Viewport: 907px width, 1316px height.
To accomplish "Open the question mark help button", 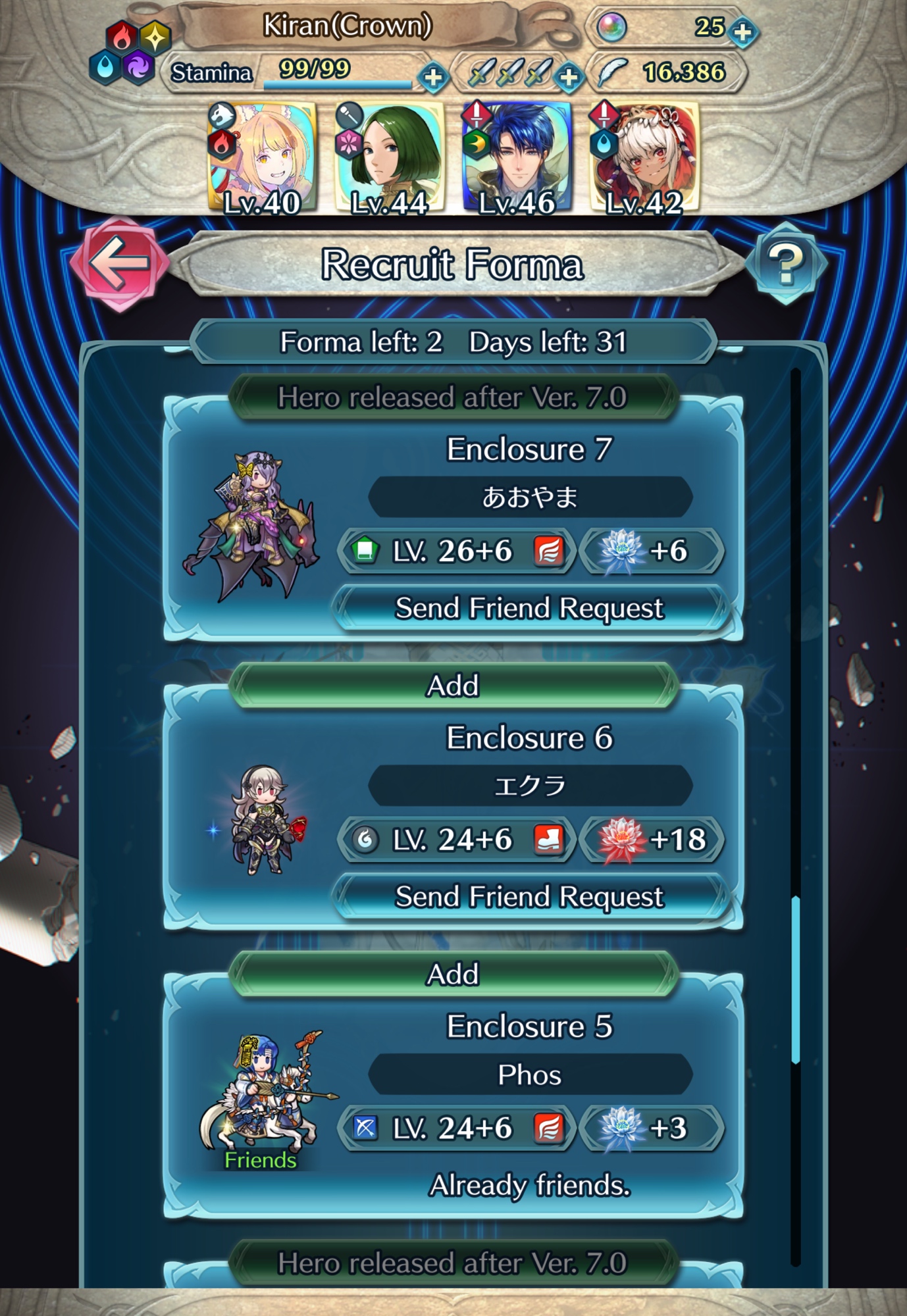I will [x=785, y=263].
